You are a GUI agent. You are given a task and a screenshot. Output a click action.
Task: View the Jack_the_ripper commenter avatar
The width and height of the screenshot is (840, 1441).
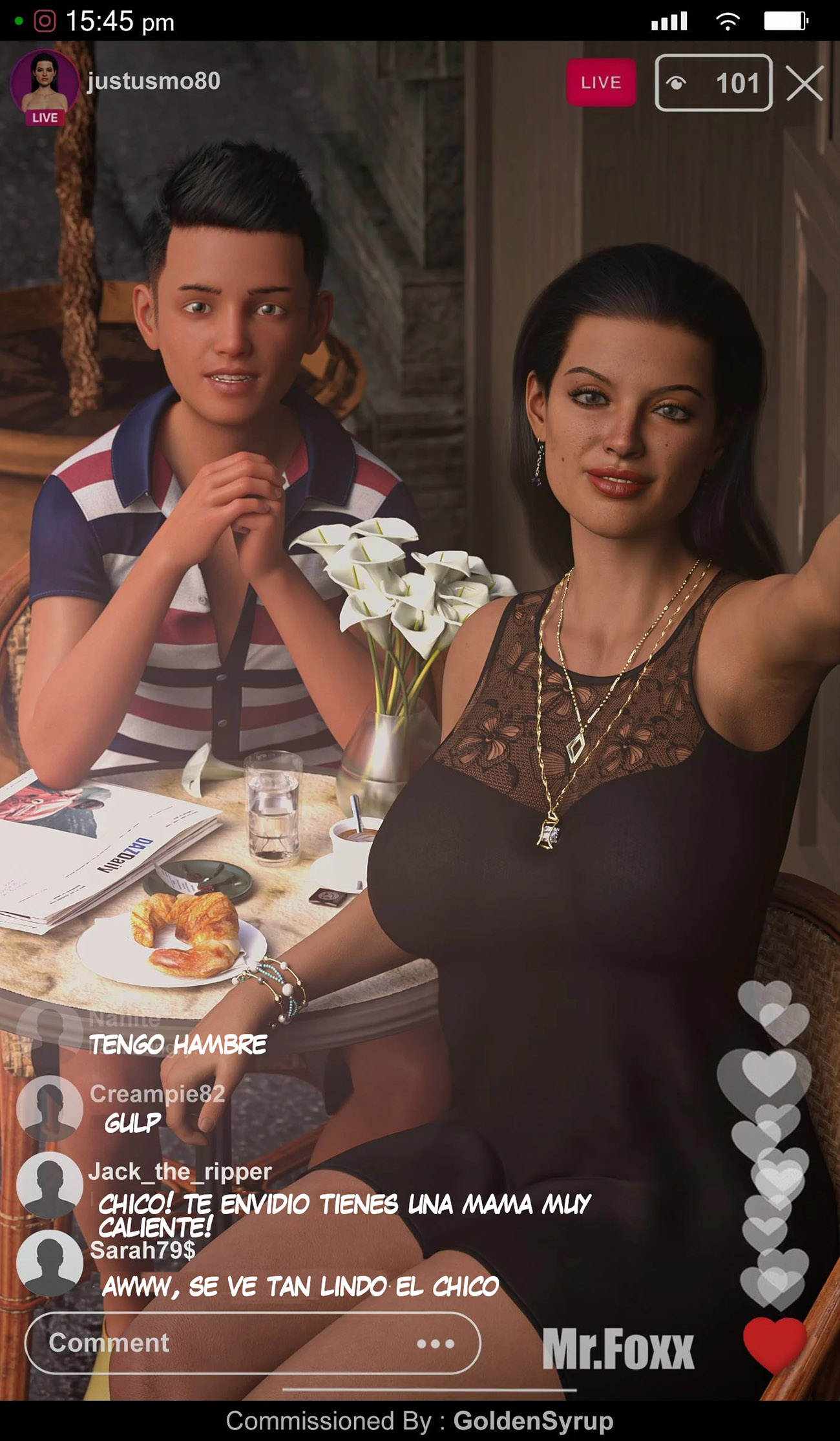point(49,1185)
